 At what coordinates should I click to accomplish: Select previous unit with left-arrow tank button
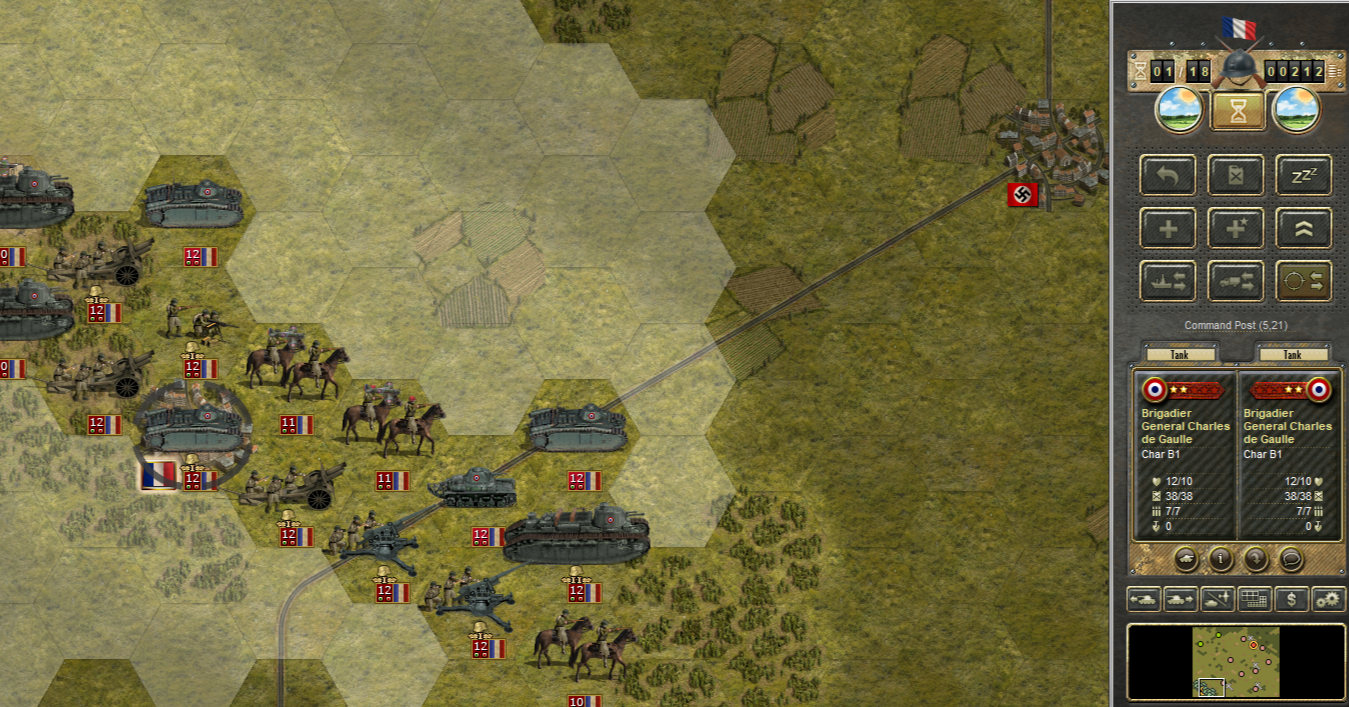pos(1144,599)
